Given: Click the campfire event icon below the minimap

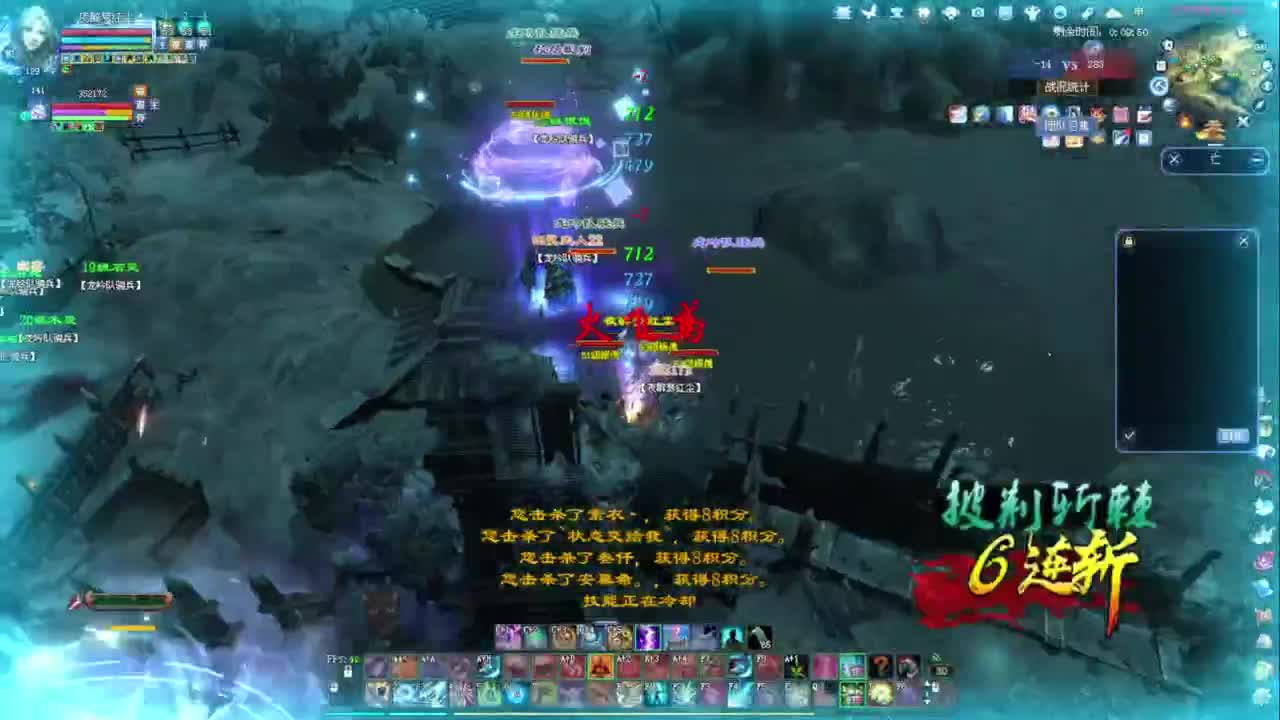Looking at the screenshot, I should (x=1186, y=121).
